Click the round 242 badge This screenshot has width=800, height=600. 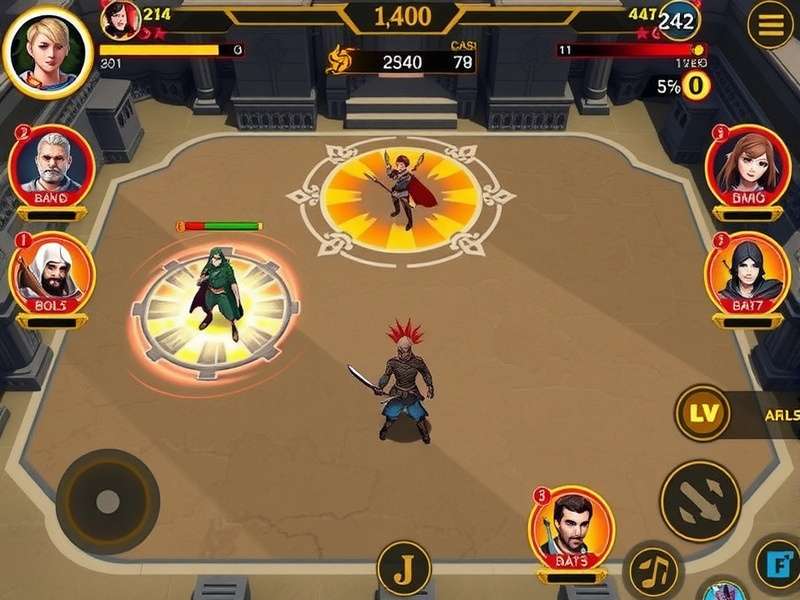coord(679,21)
